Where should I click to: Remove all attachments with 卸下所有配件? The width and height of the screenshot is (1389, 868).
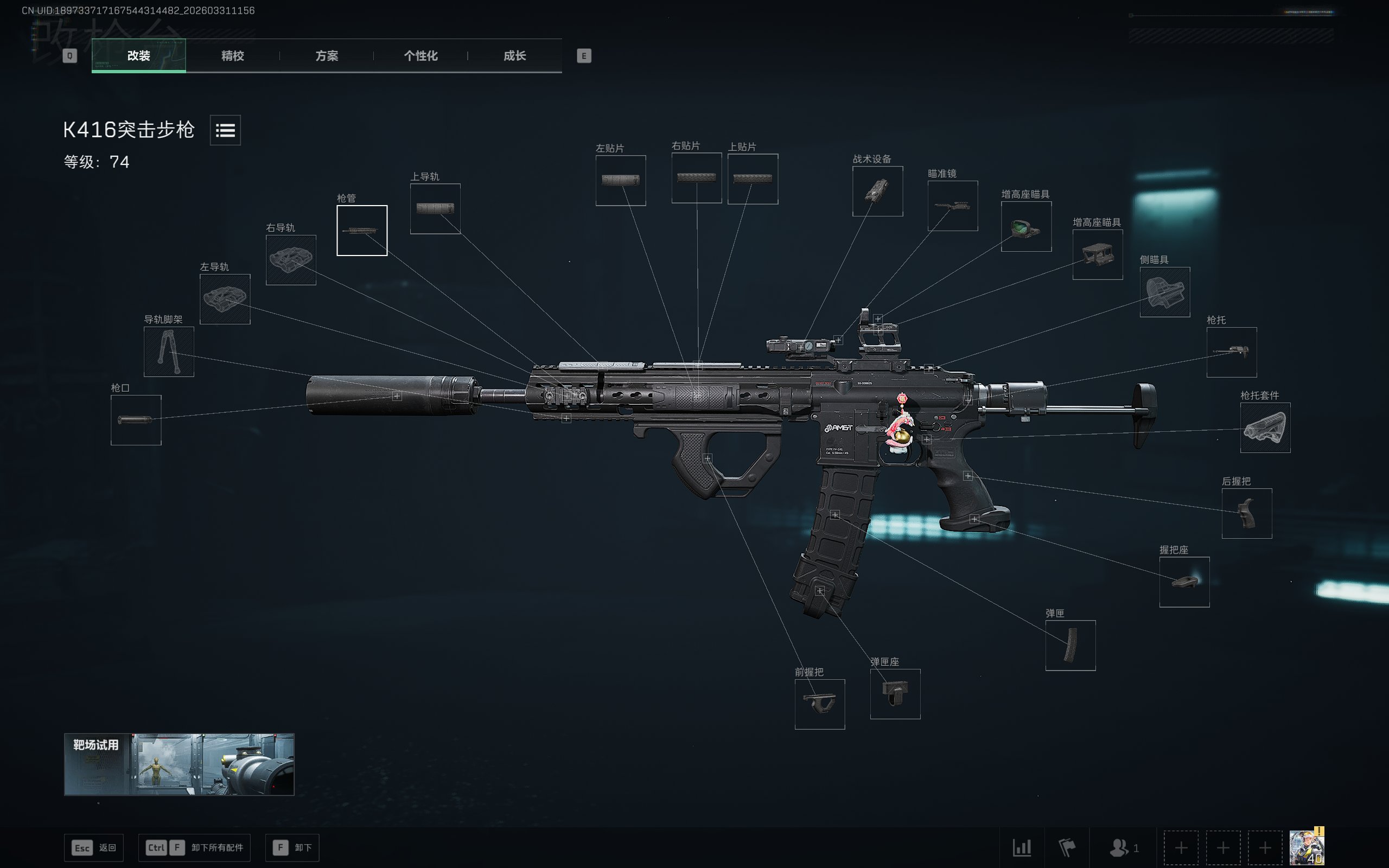pos(194,847)
